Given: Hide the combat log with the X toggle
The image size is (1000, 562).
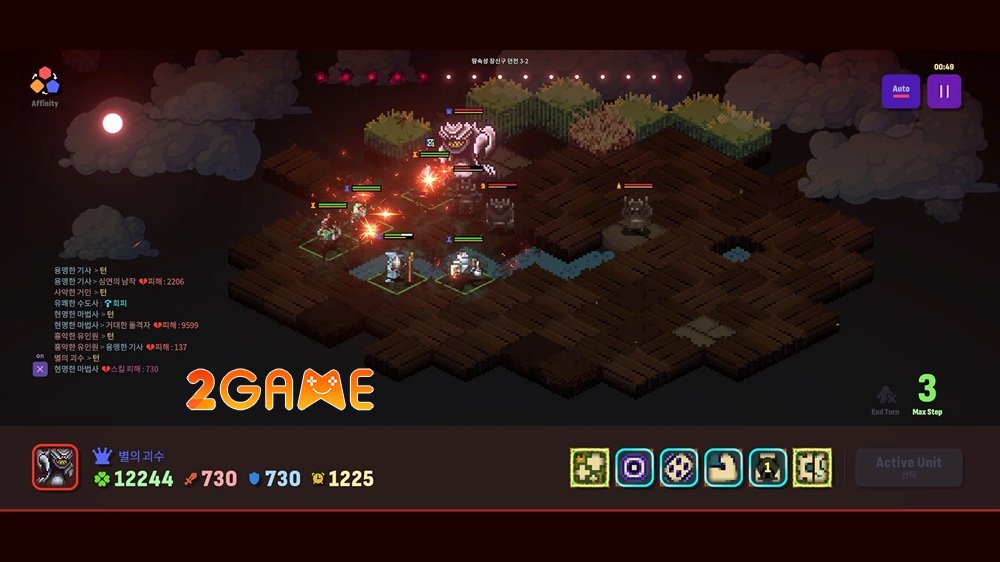Looking at the screenshot, I should (40, 369).
